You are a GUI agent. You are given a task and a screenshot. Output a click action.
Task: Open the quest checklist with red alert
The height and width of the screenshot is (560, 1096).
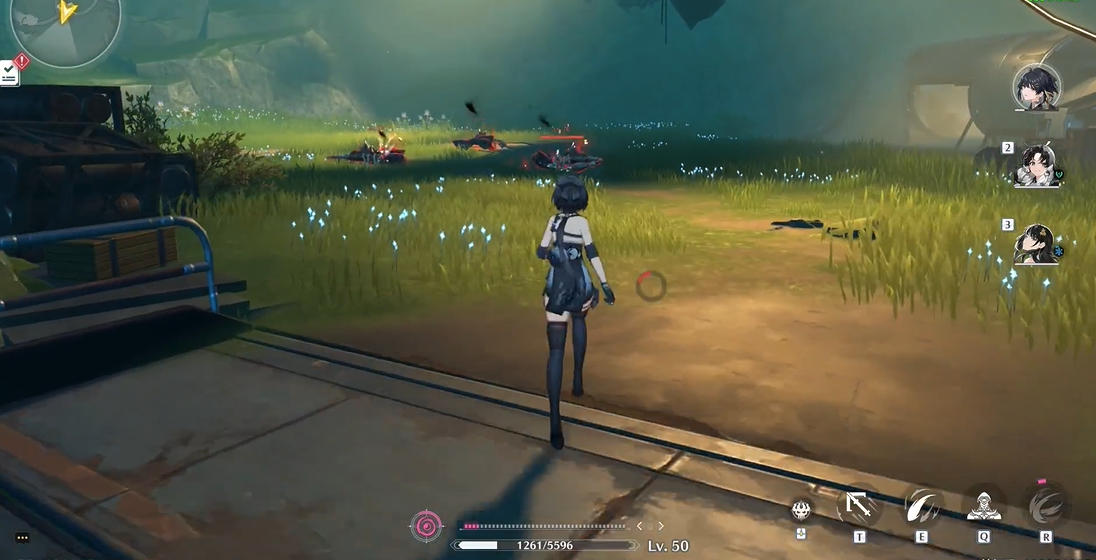10,71
